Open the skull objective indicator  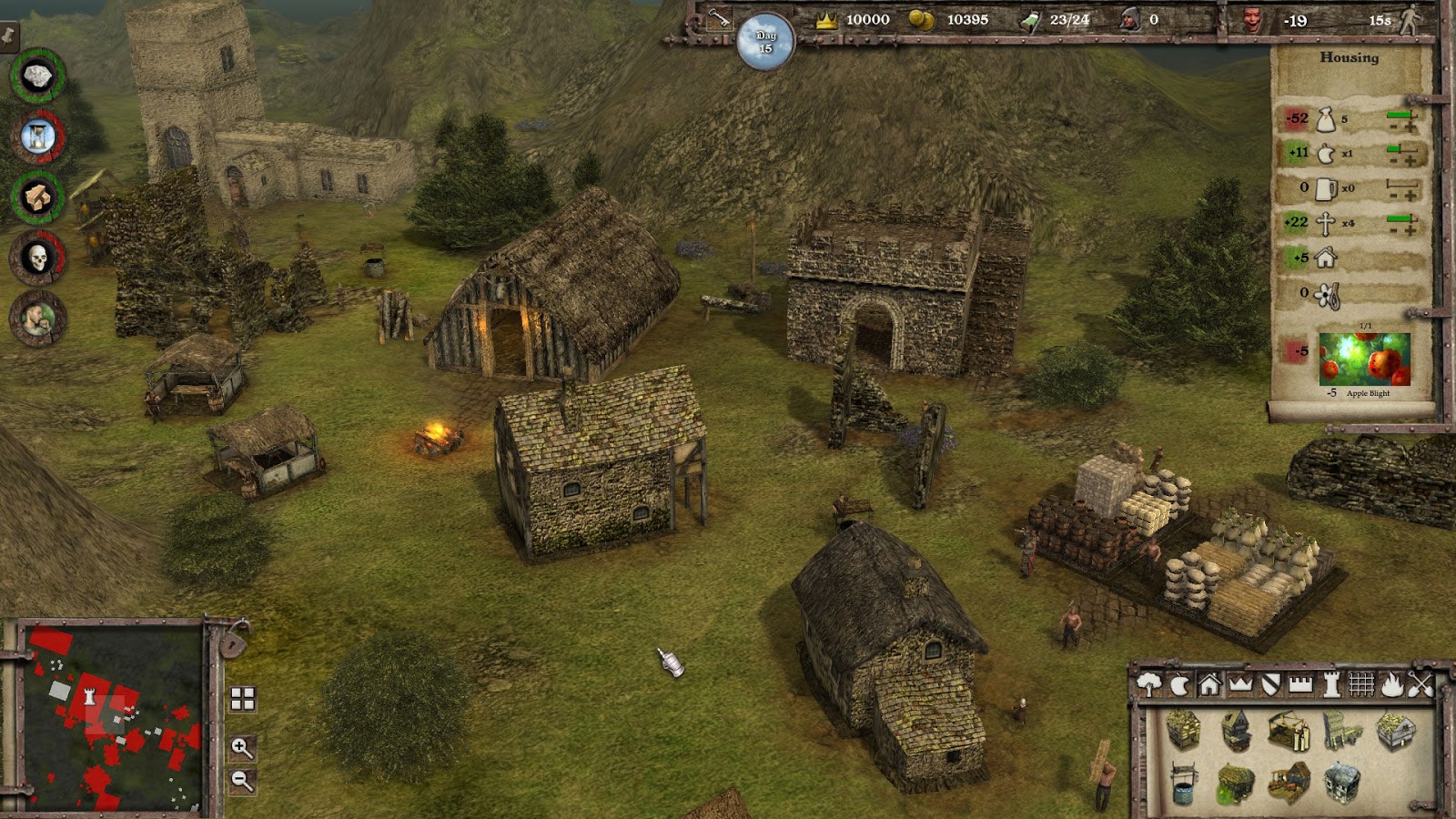tap(37, 258)
